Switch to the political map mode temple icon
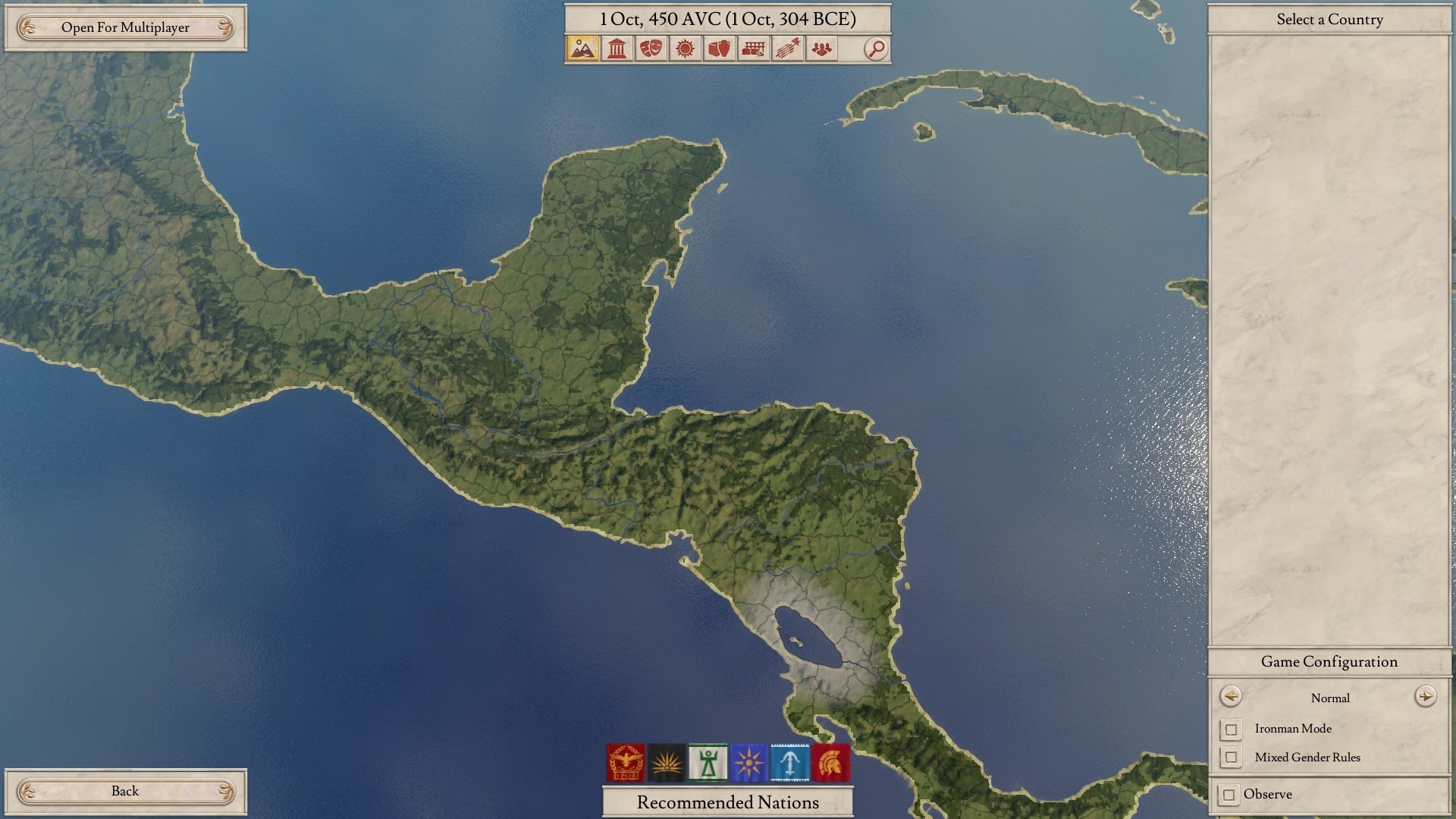This screenshot has height=819, width=1456. [617, 49]
